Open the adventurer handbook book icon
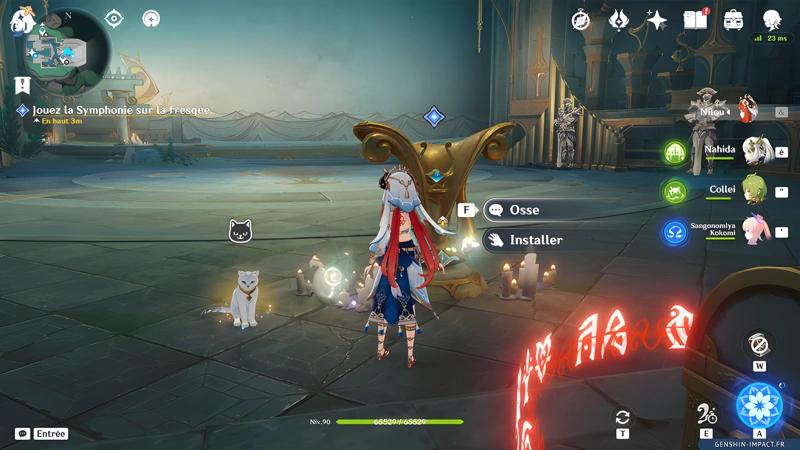The width and height of the screenshot is (800, 450). [695, 20]
